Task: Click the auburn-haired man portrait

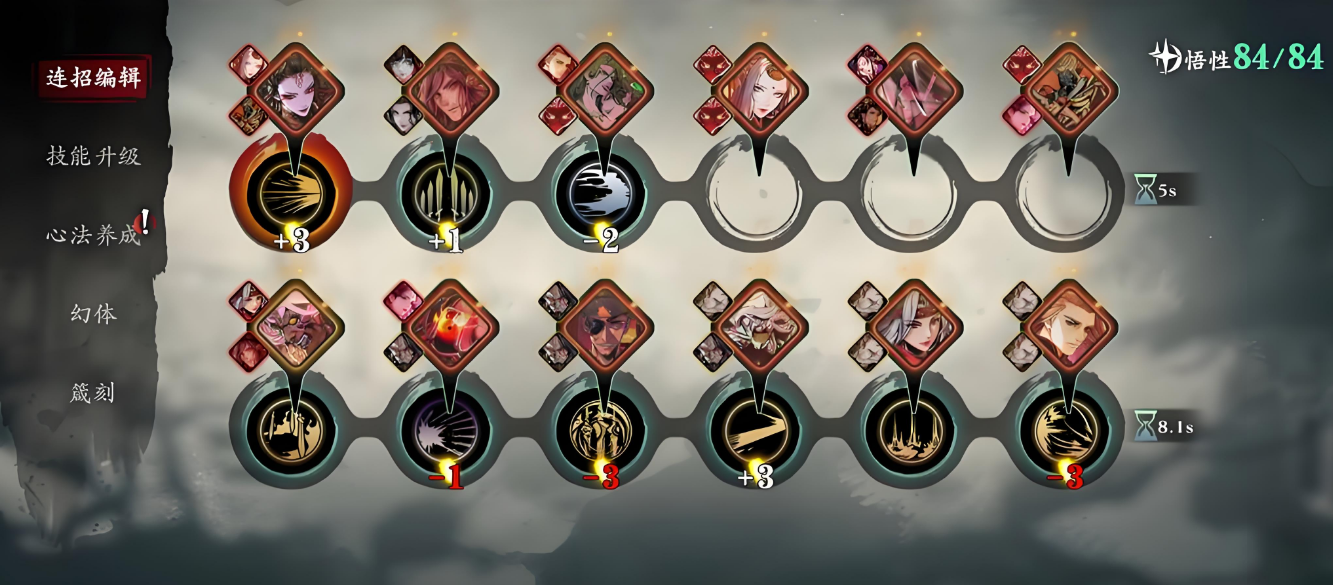Action: [1068, 326]
